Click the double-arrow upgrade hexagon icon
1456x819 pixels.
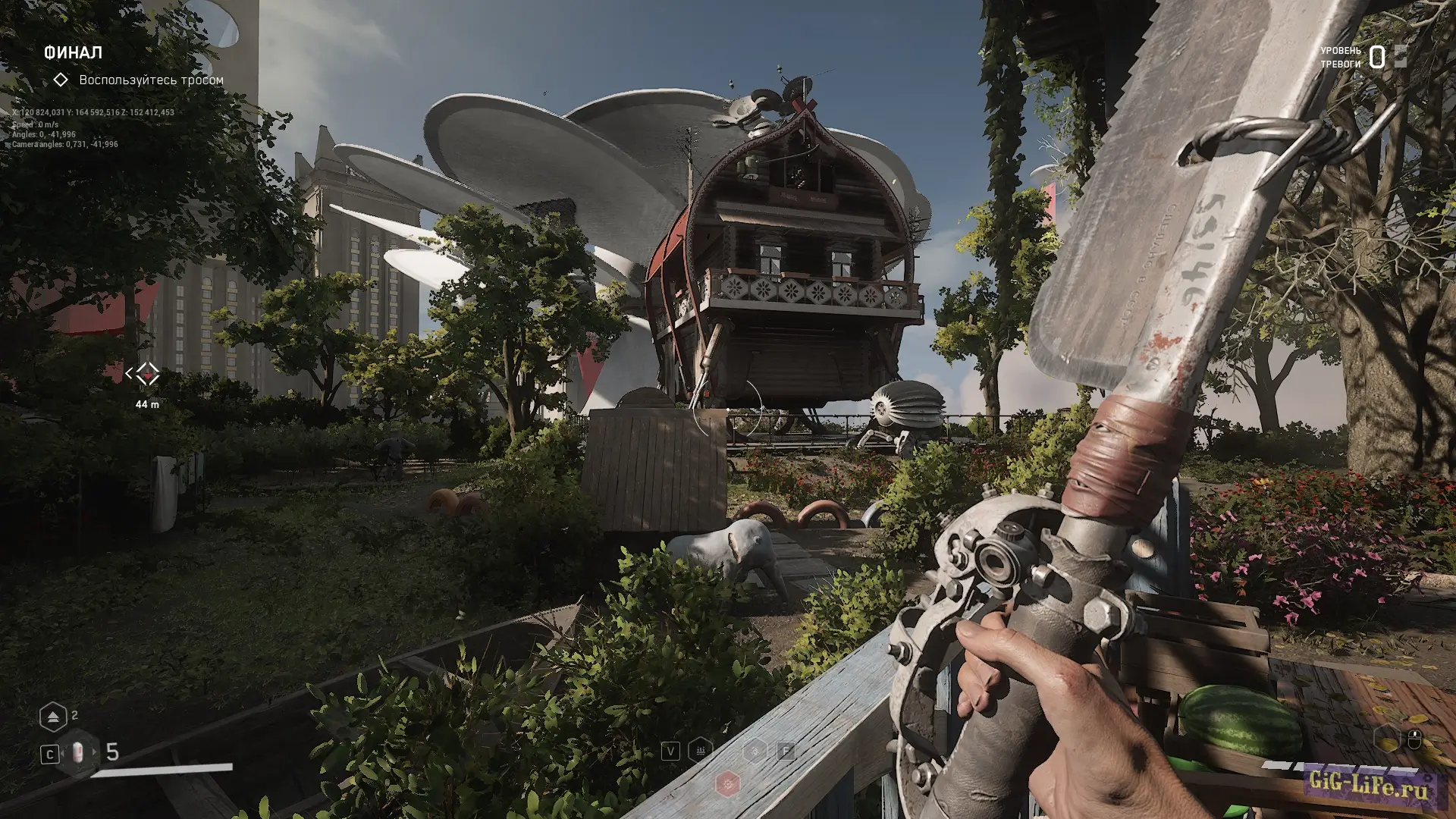[53, 717]
